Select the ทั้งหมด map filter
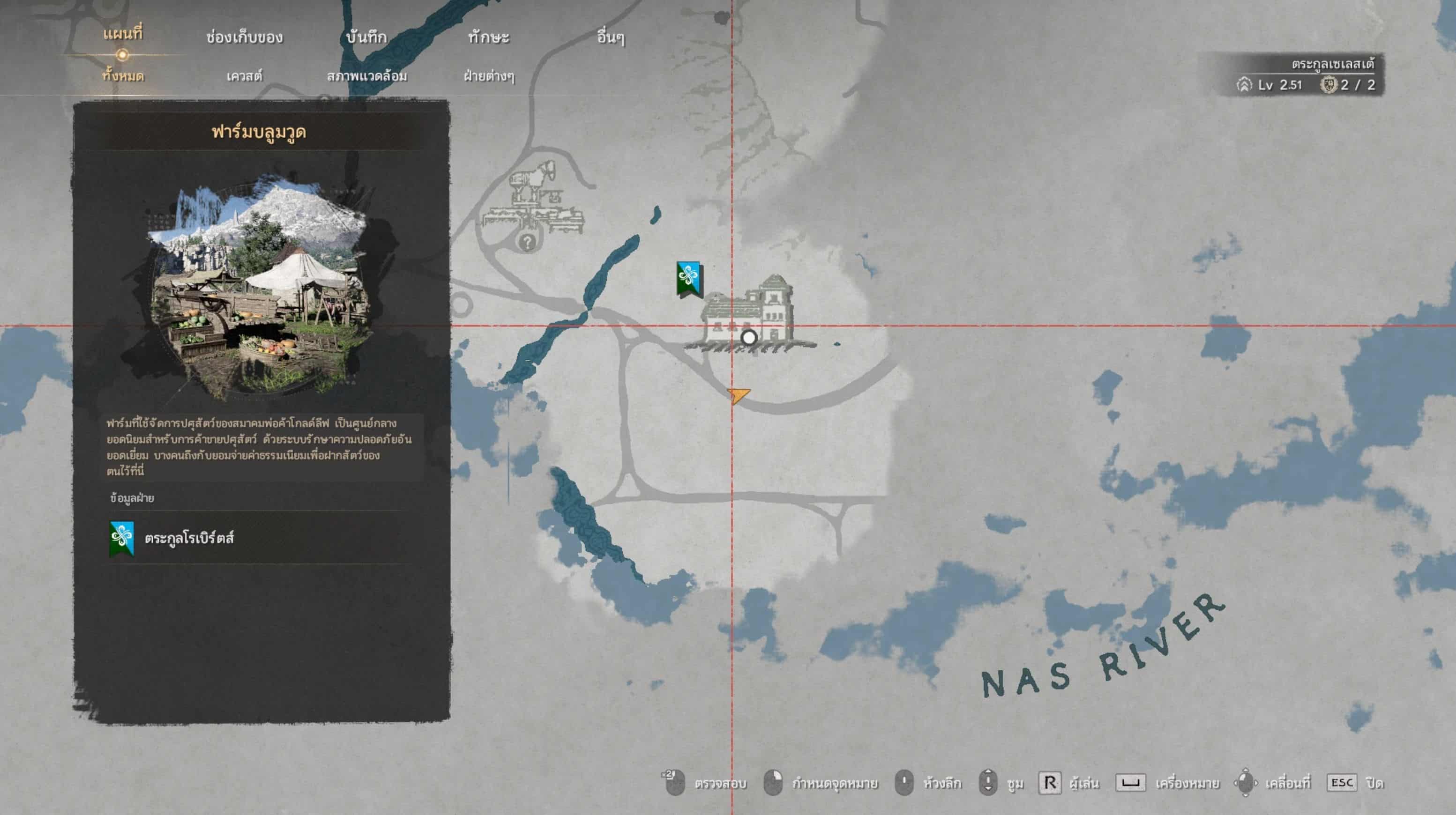This screenshot has width=1456, height=815. point(123,76)
